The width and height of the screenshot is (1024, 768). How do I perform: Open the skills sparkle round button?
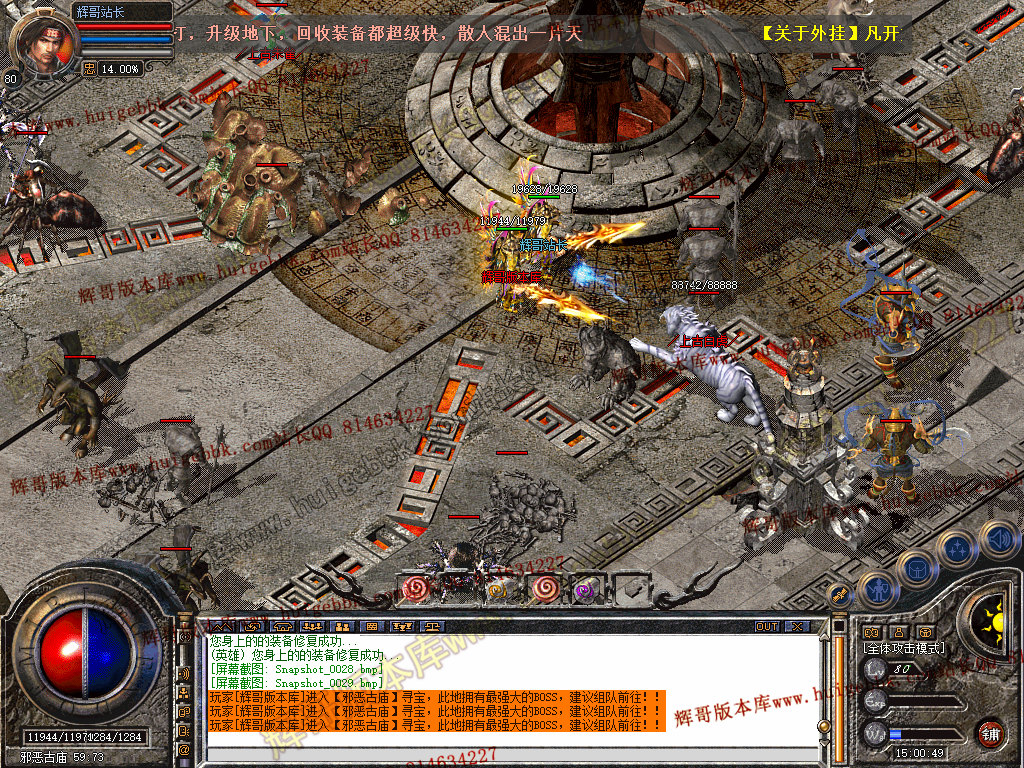click(x=956, y=549)
